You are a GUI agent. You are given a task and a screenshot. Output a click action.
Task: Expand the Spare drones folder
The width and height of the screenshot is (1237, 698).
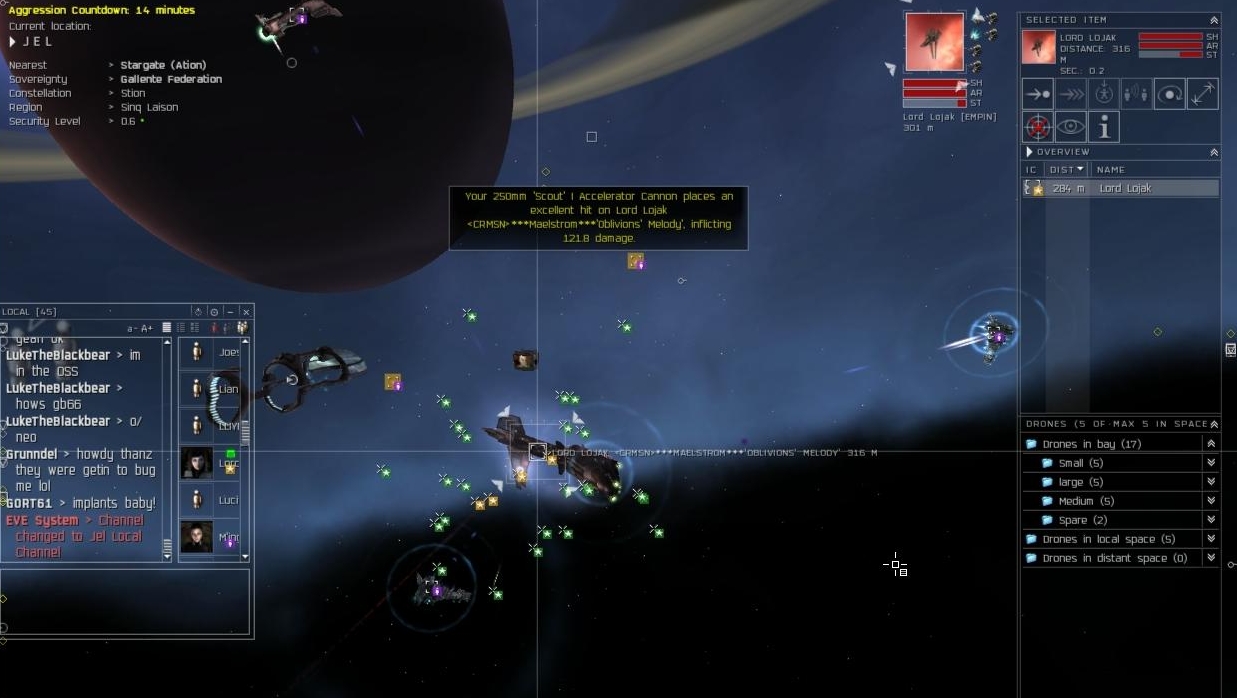pos(1211,520)
